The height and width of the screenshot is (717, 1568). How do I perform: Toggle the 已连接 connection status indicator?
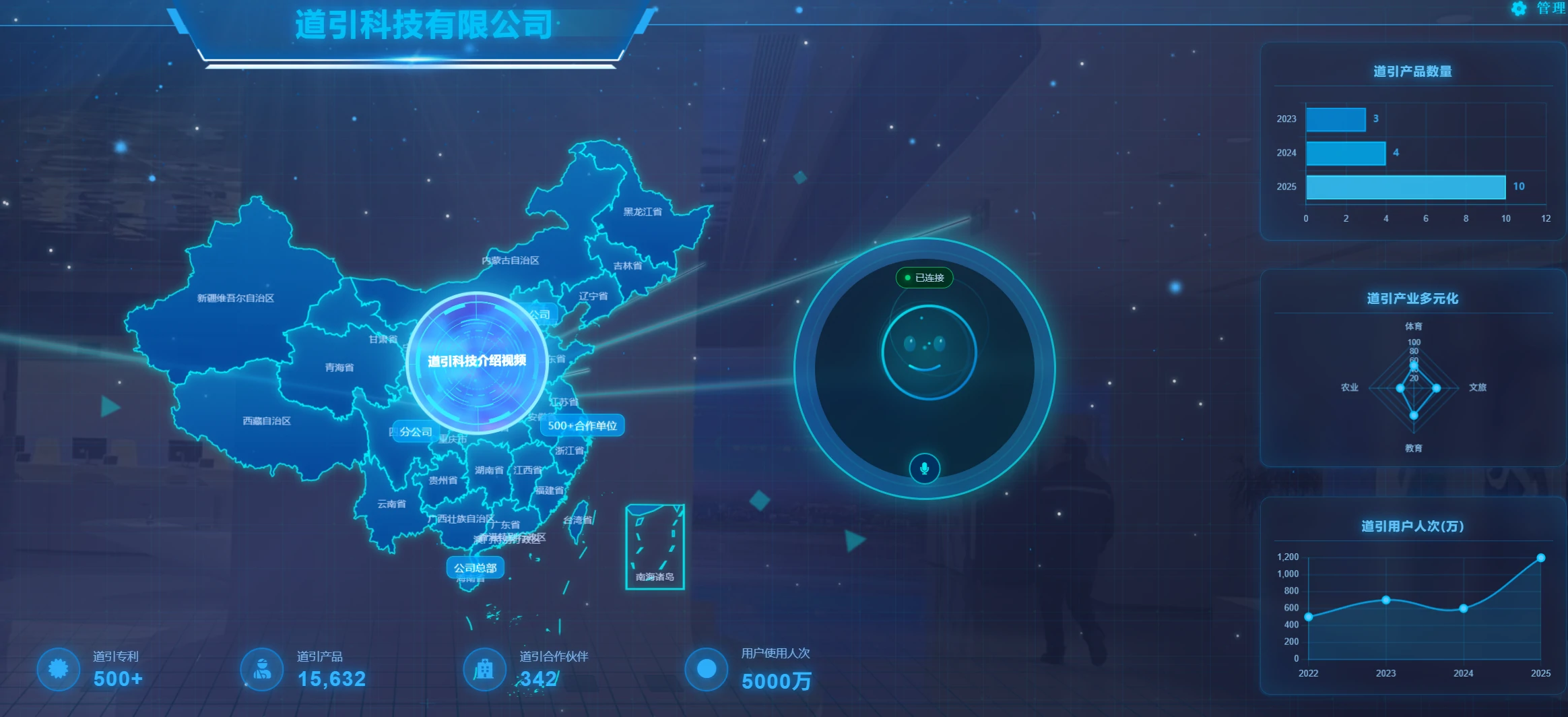click(925, 276)
